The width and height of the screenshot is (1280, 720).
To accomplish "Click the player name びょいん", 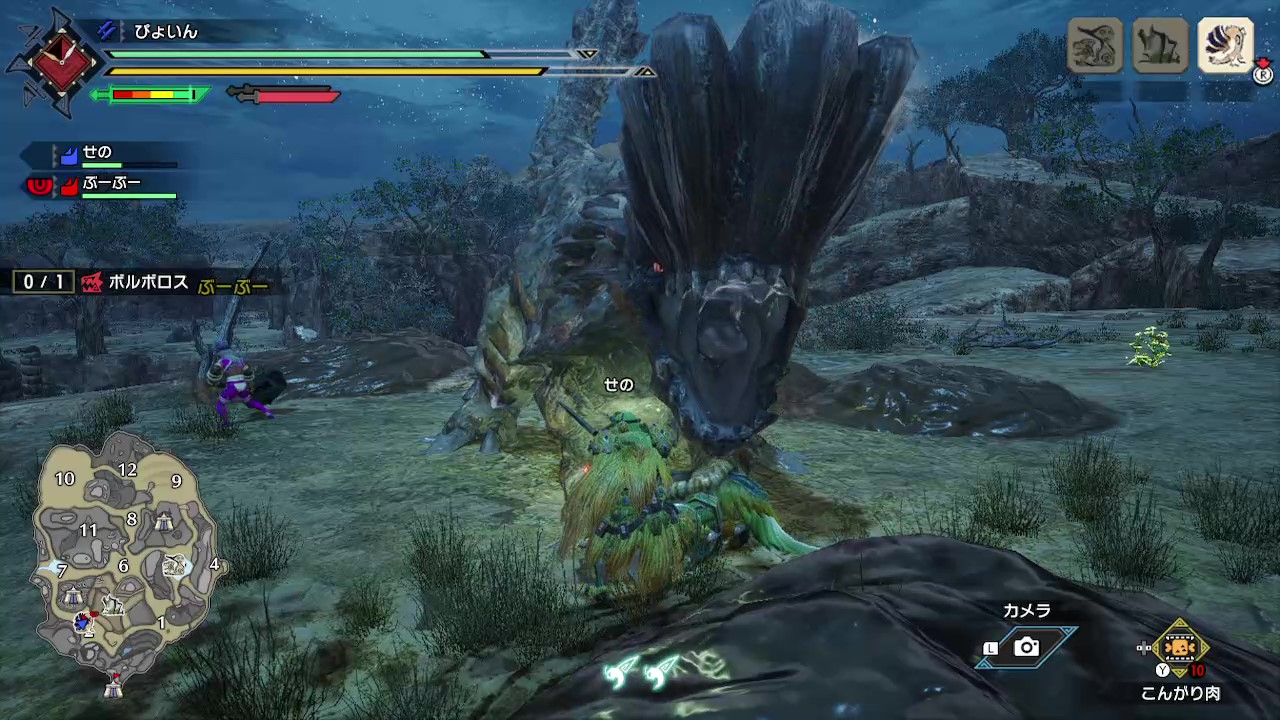I will pos(166,32).
